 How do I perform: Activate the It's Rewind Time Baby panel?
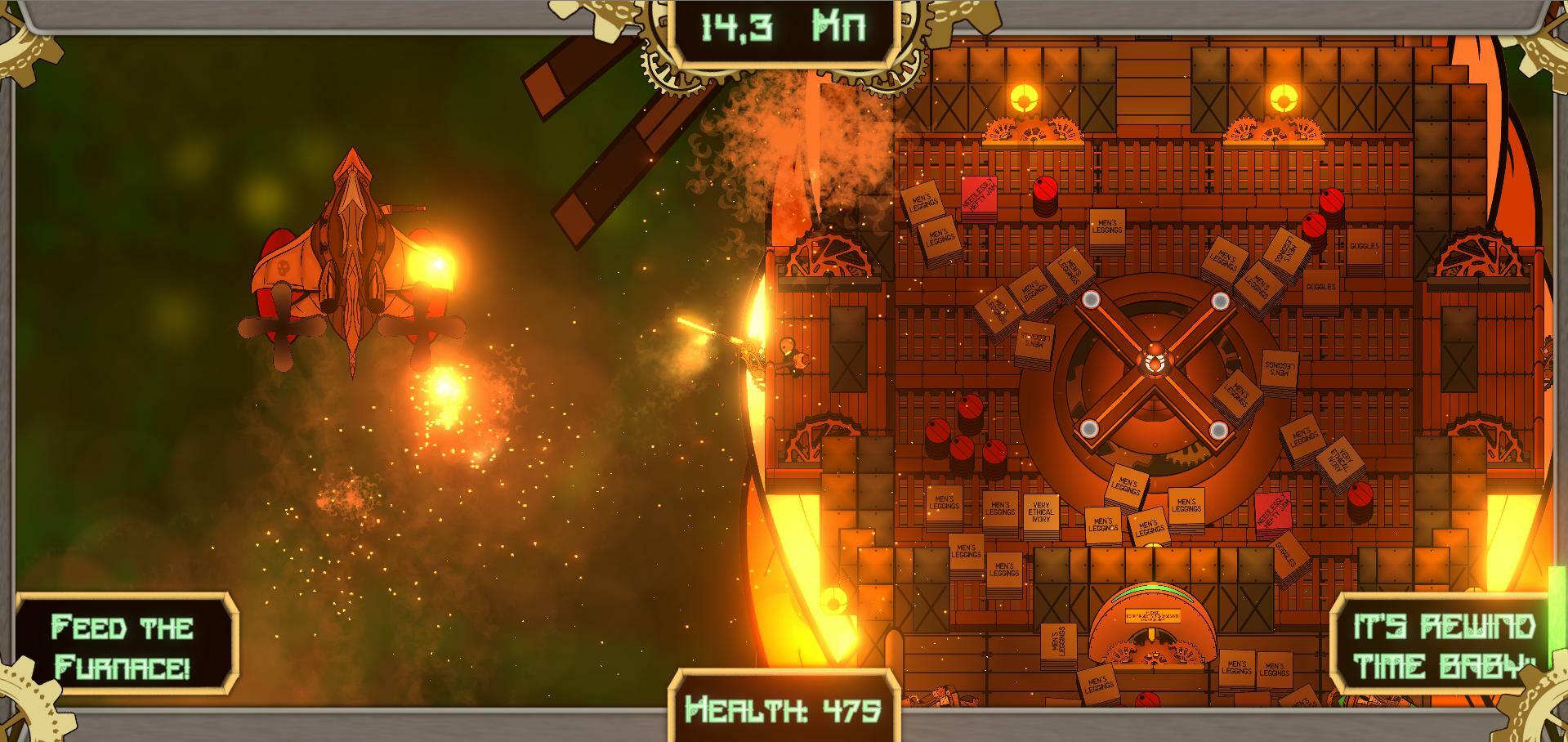click(1443, 646)
